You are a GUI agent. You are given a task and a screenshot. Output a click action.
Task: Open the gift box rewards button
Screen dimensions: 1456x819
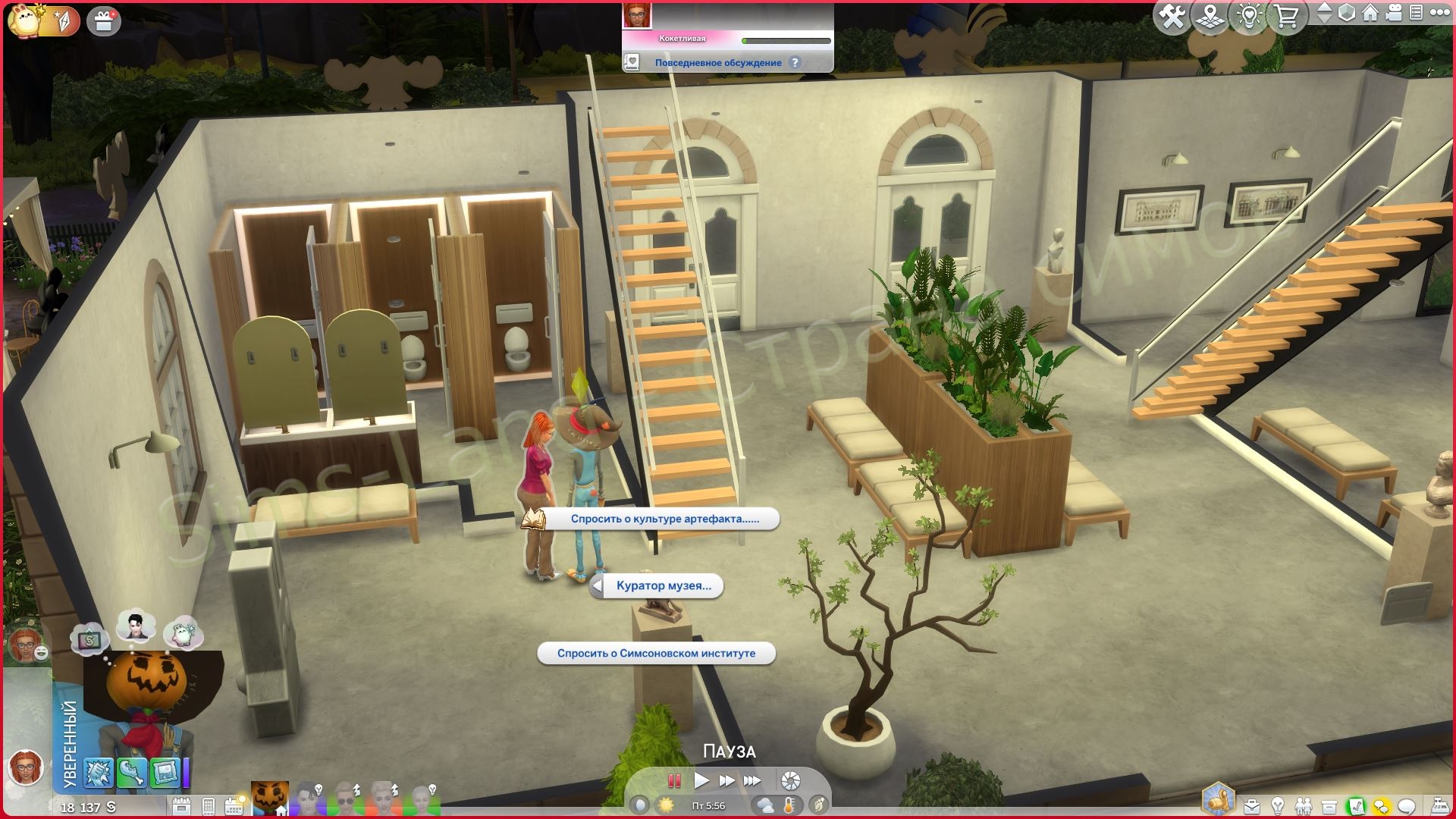(104, 21)
